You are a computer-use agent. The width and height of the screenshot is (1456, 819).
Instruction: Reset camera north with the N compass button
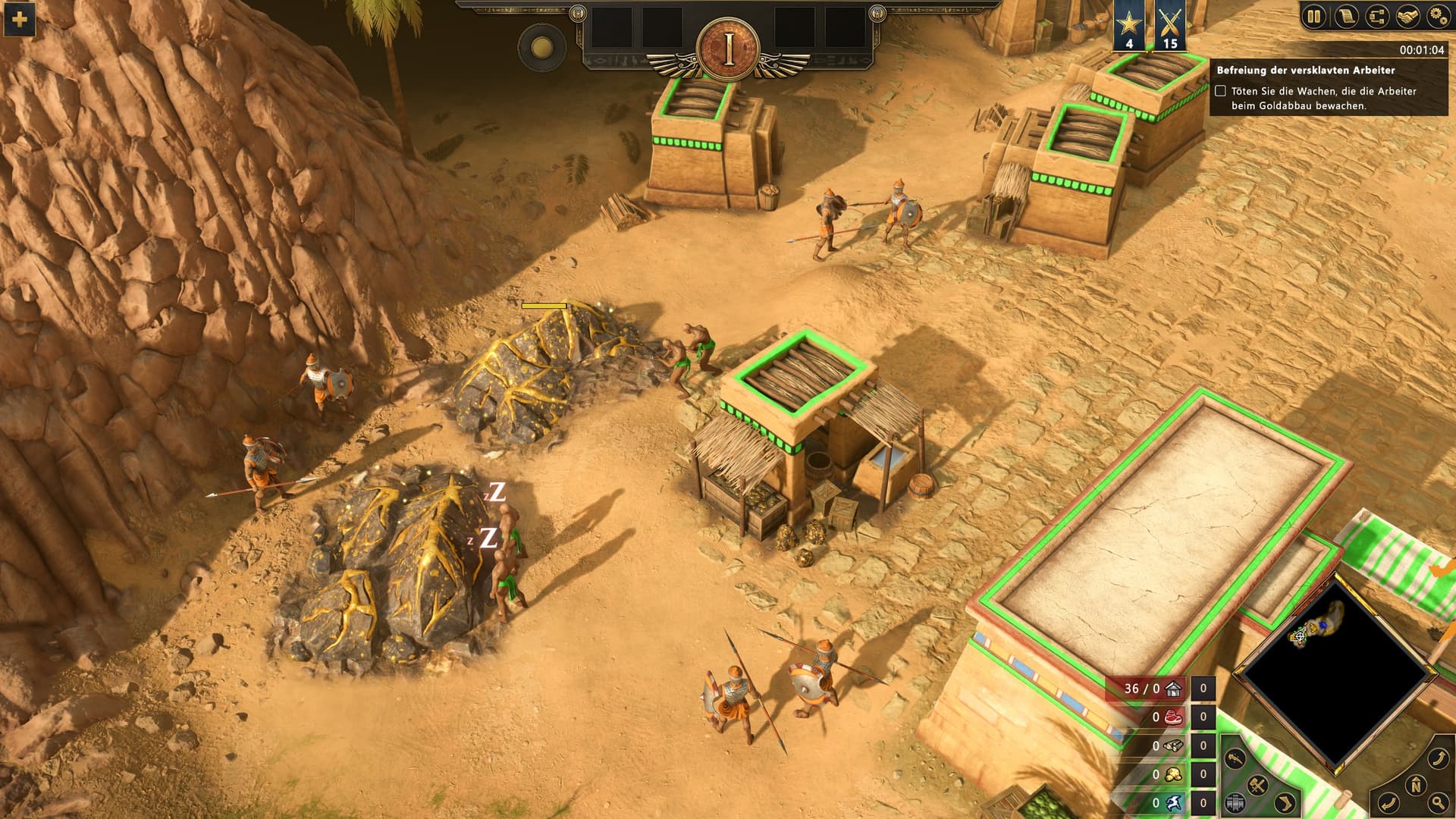[1415, 786]
